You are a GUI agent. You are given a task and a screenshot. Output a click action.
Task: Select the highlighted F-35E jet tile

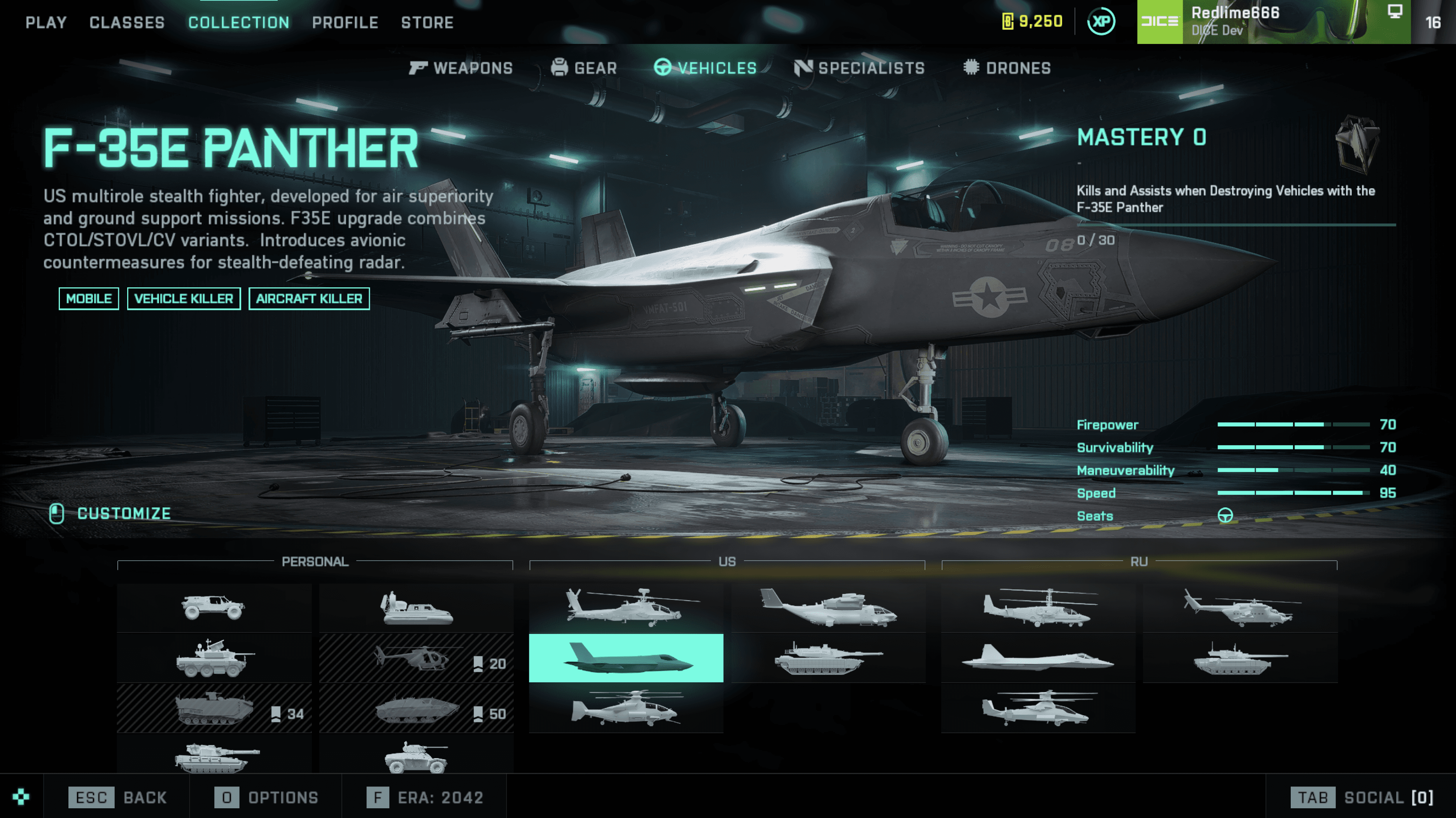pyautogui.click(x=626, y=658)
